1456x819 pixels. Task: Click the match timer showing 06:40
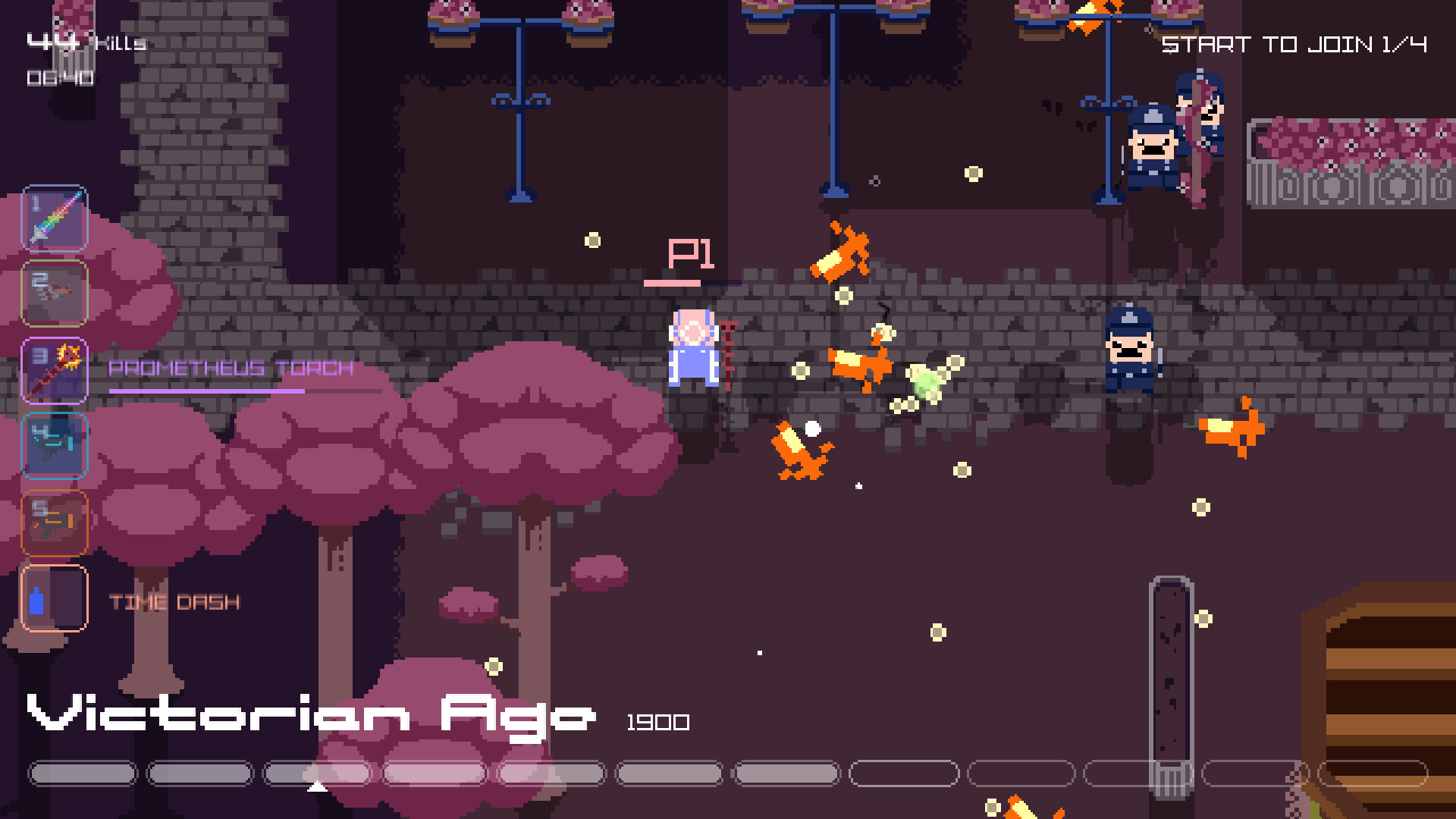point(59,76)
